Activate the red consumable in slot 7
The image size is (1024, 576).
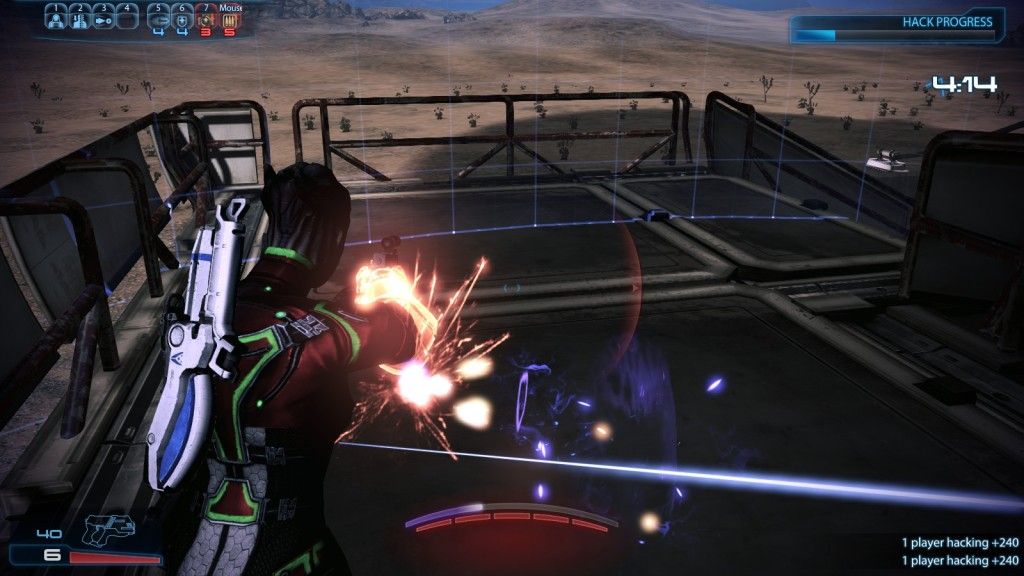[206, 18]
